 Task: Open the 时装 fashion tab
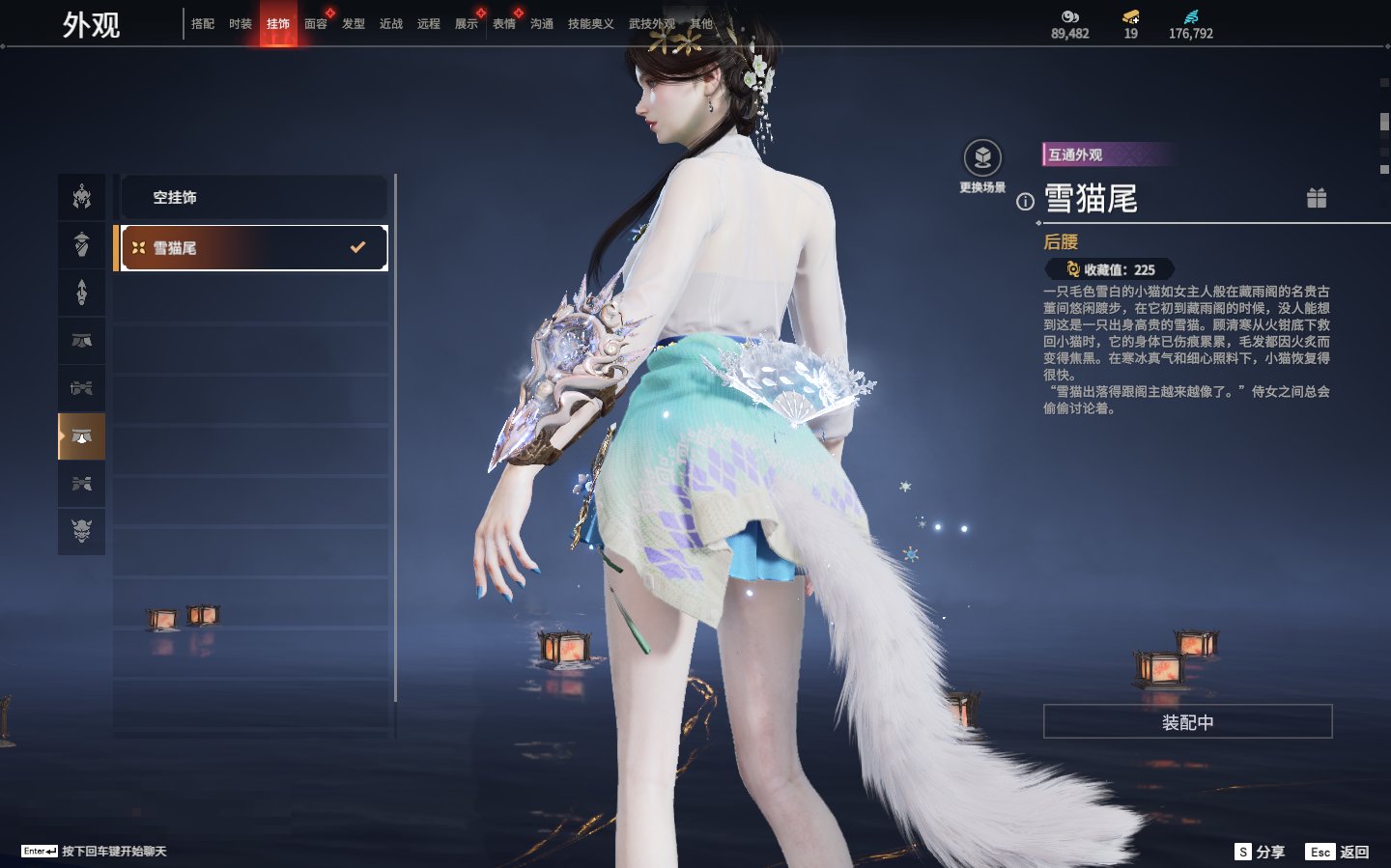point(241,24)
